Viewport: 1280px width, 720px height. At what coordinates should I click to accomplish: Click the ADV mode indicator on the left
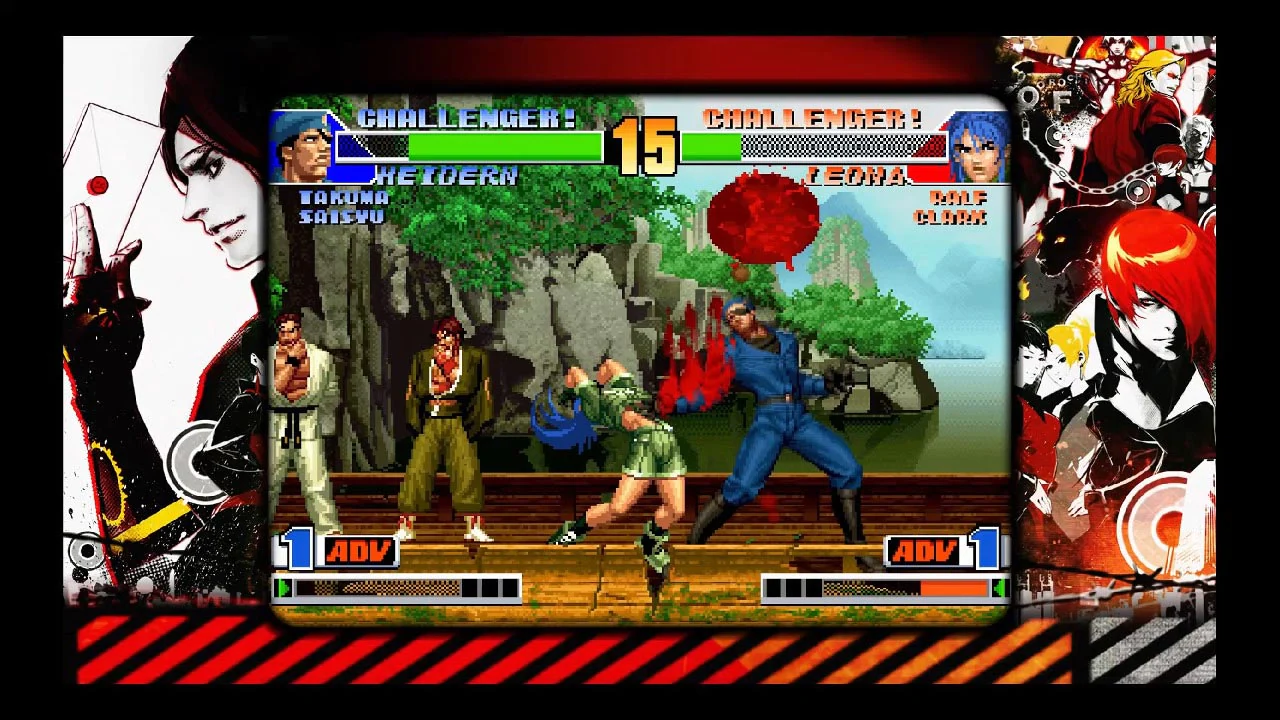click(360, 549)
